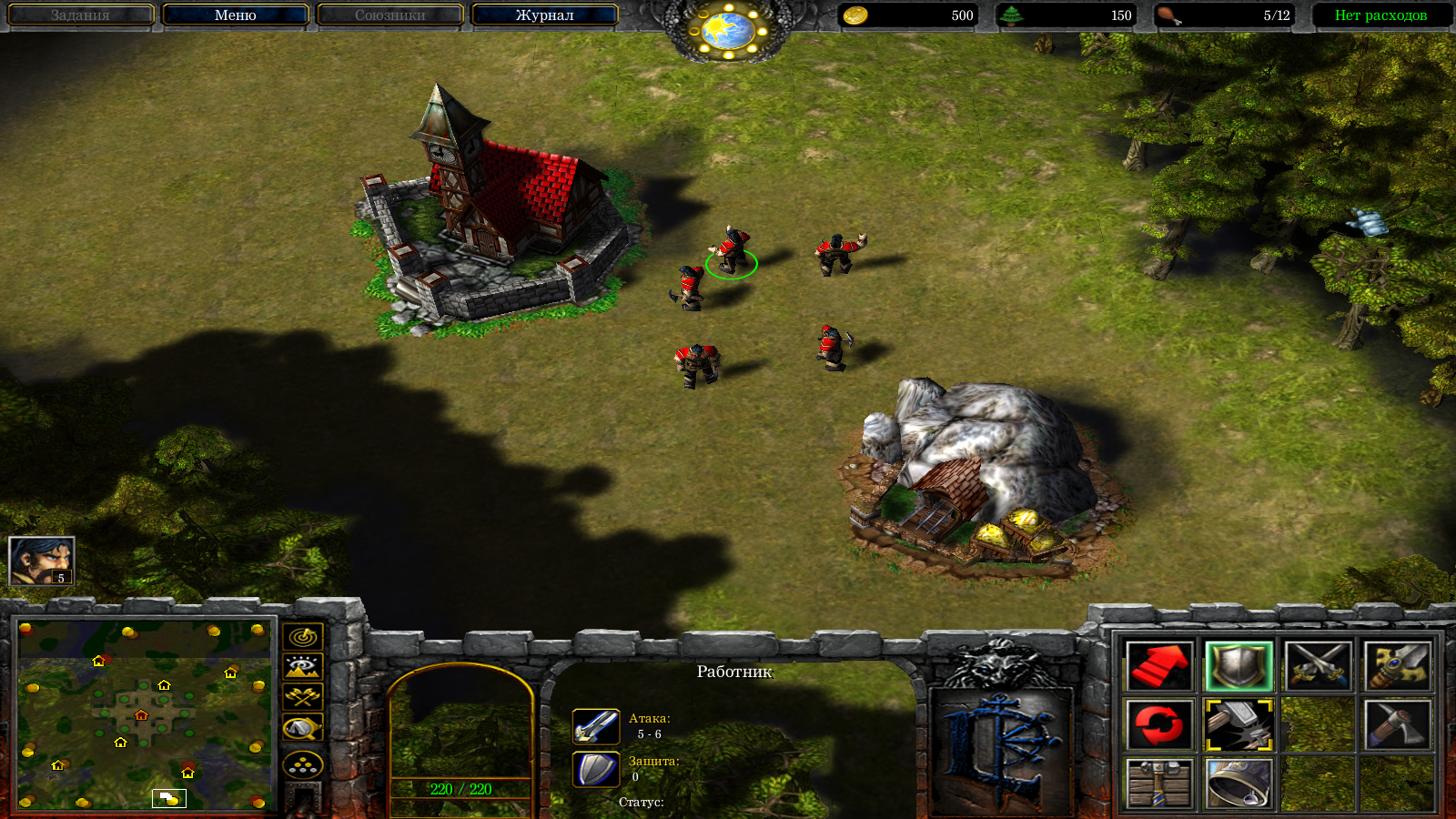Screen dimensions: 1456x819
Task: Open the Меню button
Action: tap(235, 15)
